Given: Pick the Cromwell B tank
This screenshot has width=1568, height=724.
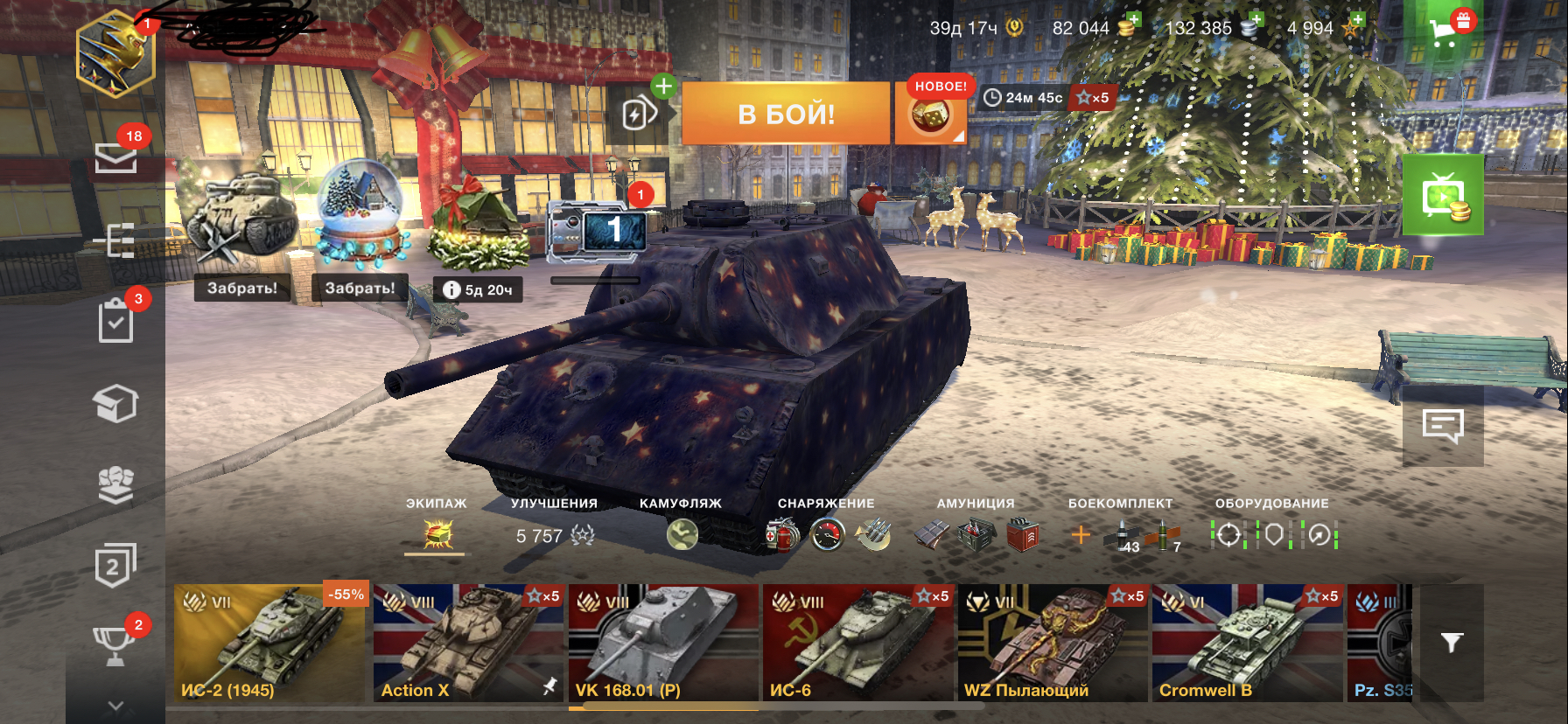Looking at the screenshot, I should (1247, 644).
